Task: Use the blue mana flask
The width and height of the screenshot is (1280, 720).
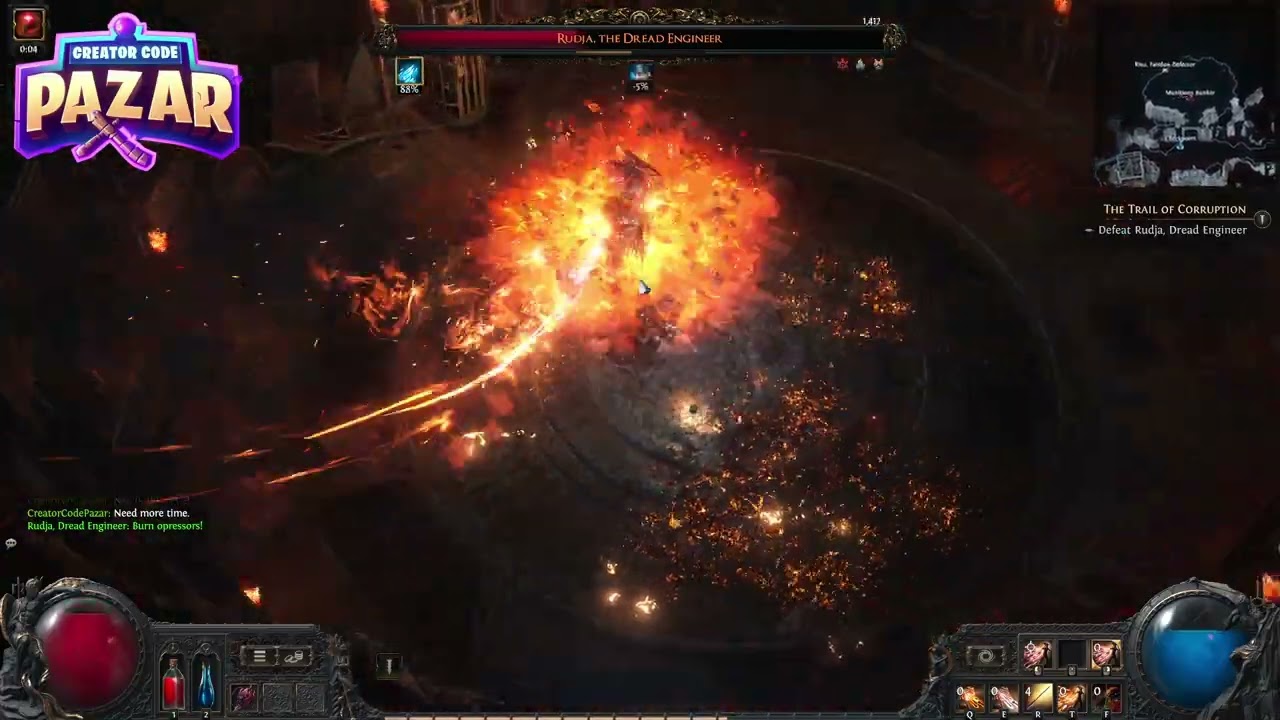Action: click(205, 686)
